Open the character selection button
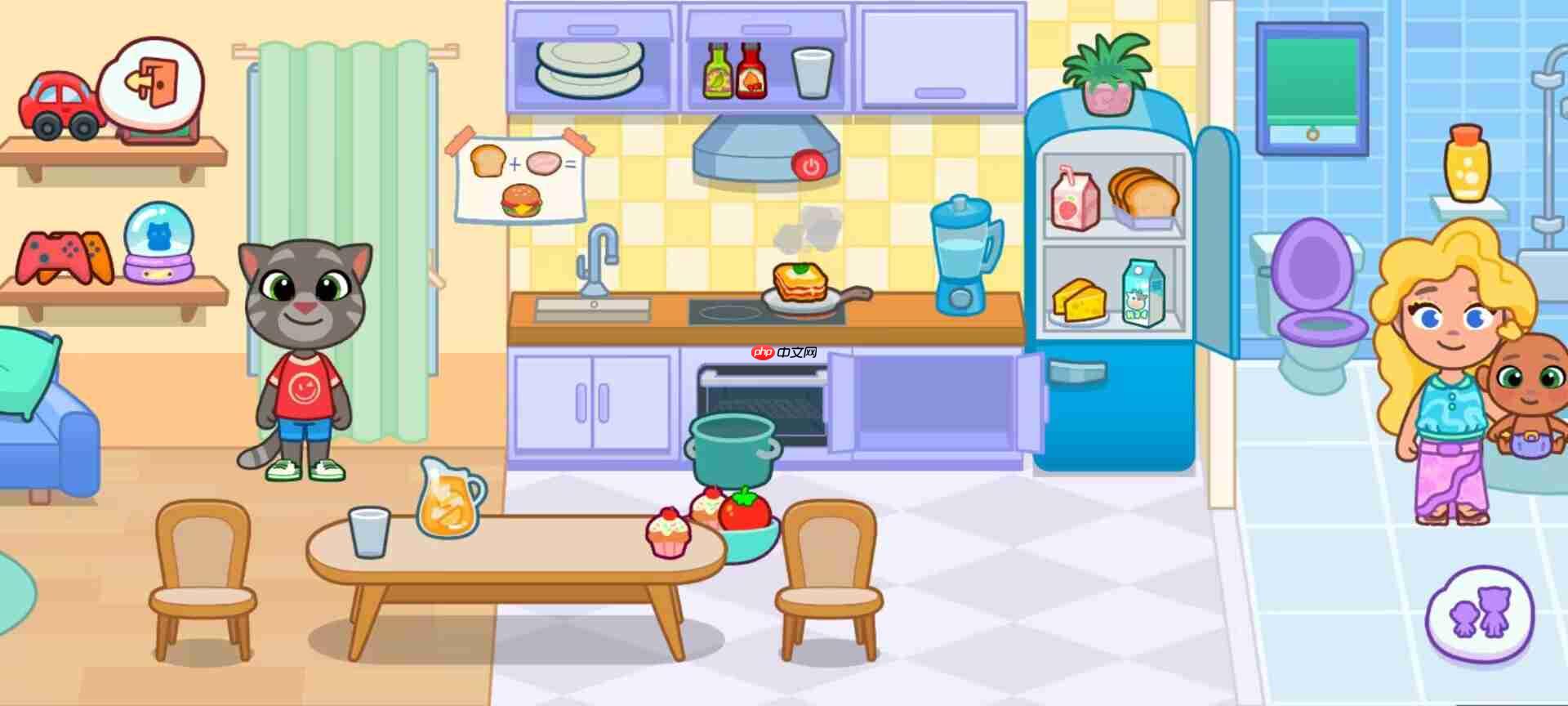The width and height of the screenshot is (1568, 706). click(x=1480, y=614)
